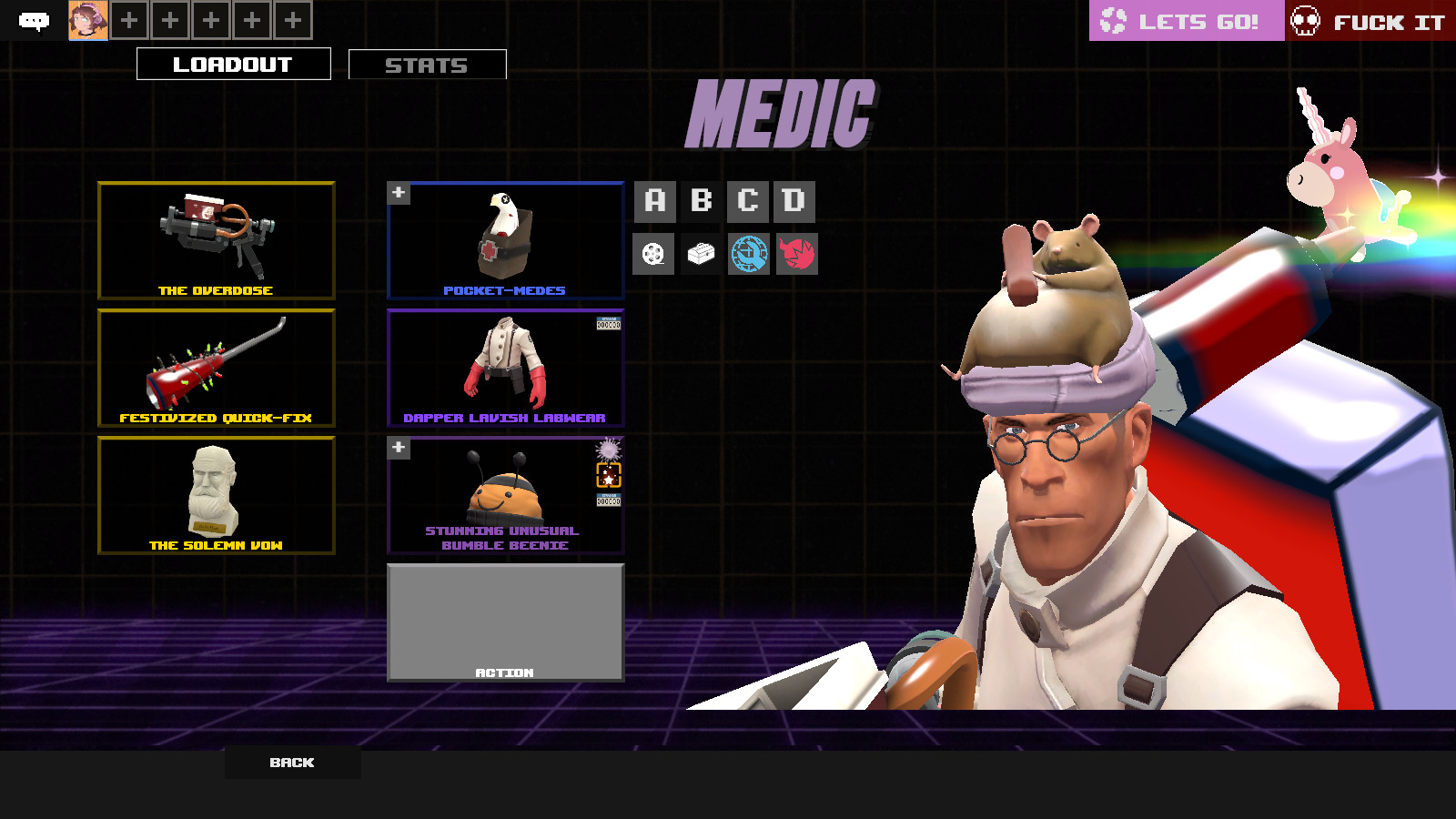
Task: Click the film reel demos icon
Action: click(655, 254)
